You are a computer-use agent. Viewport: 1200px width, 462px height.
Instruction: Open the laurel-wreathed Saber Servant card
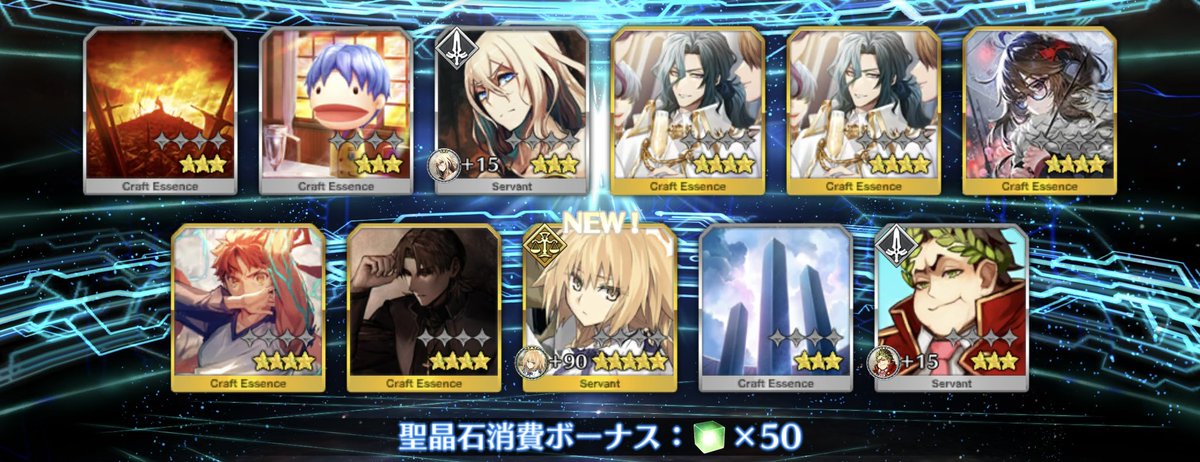click(952, 307)
